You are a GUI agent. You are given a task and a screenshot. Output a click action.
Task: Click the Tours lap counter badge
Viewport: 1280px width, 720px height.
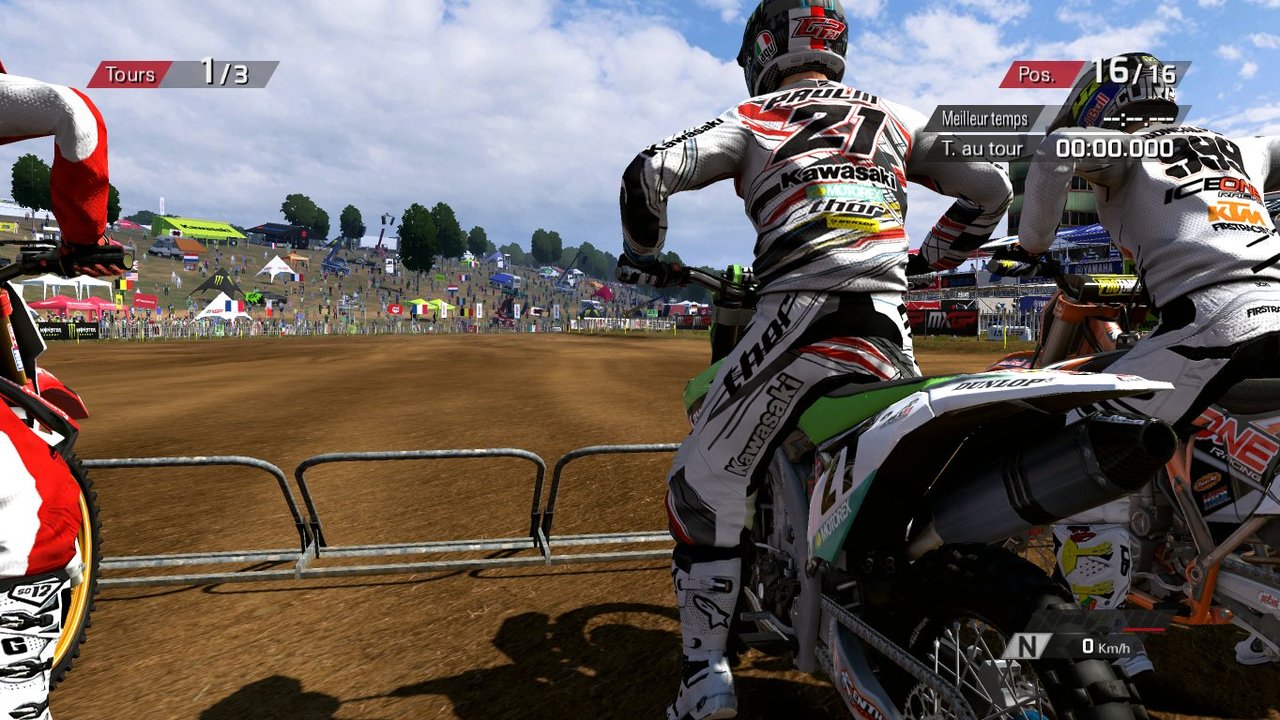130,74
